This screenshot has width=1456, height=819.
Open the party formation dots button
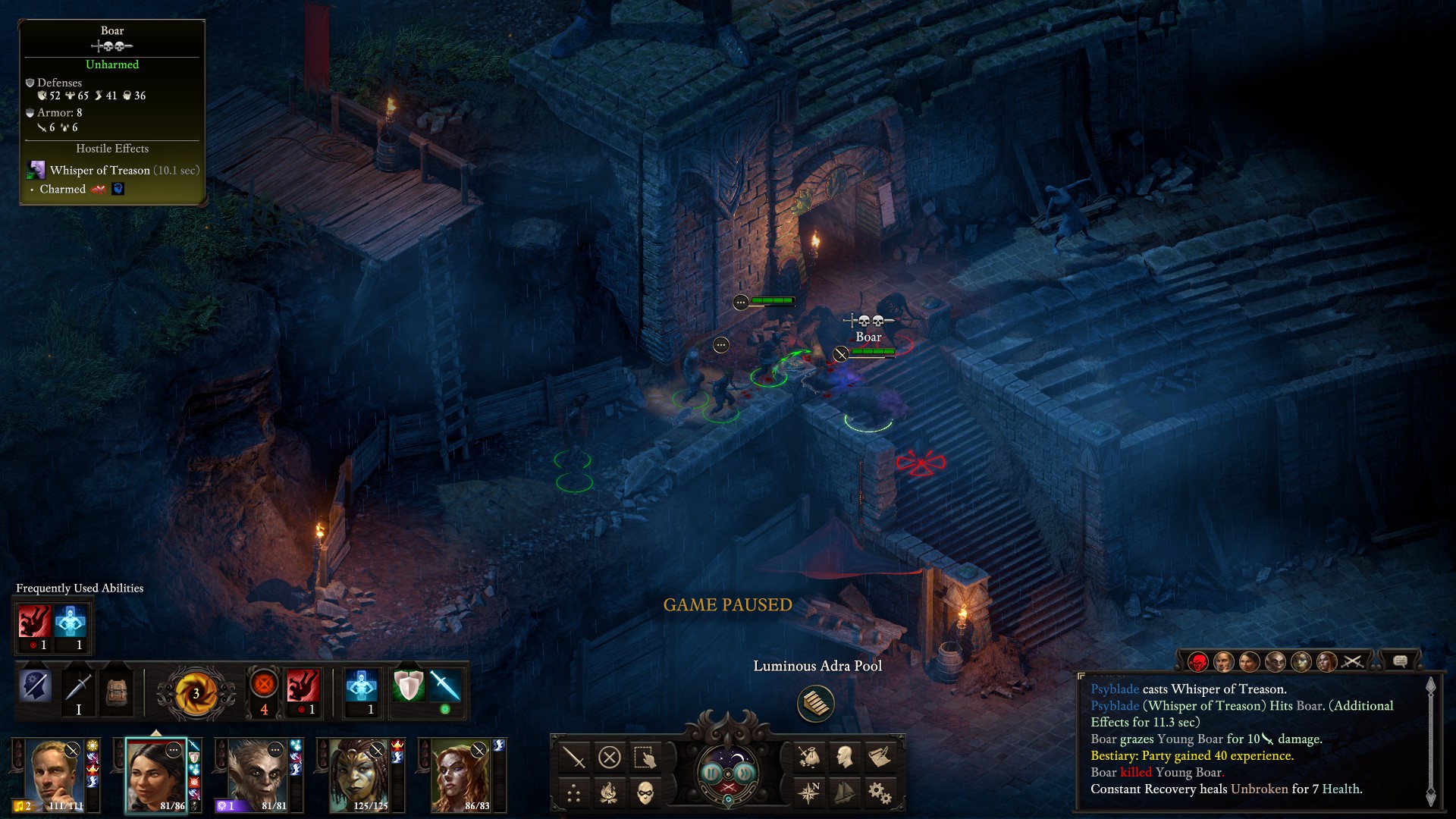[574, 793]
